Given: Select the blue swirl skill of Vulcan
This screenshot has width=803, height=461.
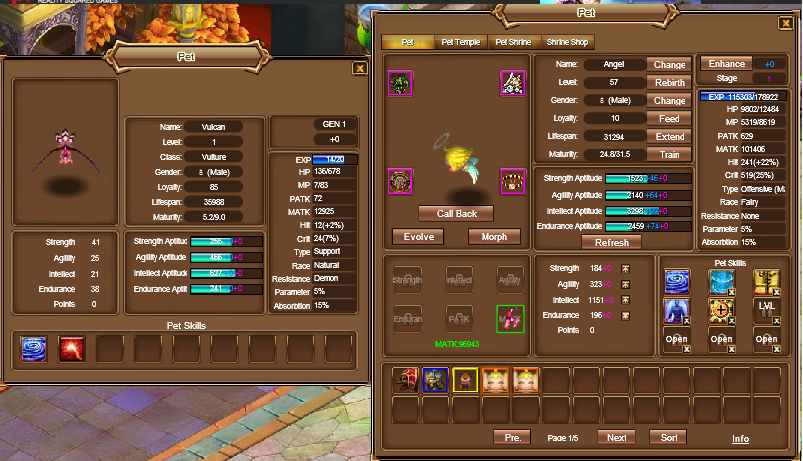Looking at the screenshot, I should pos(33,348).
